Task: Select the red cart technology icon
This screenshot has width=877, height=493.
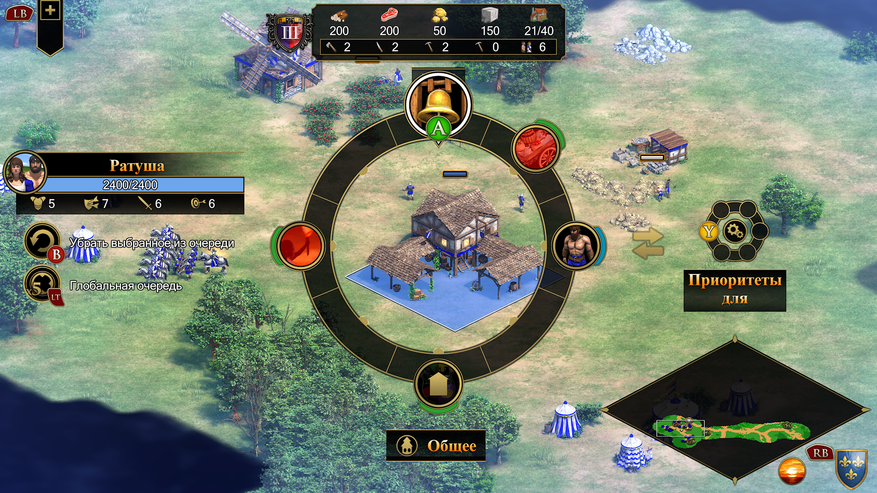Action: (535, 148)
